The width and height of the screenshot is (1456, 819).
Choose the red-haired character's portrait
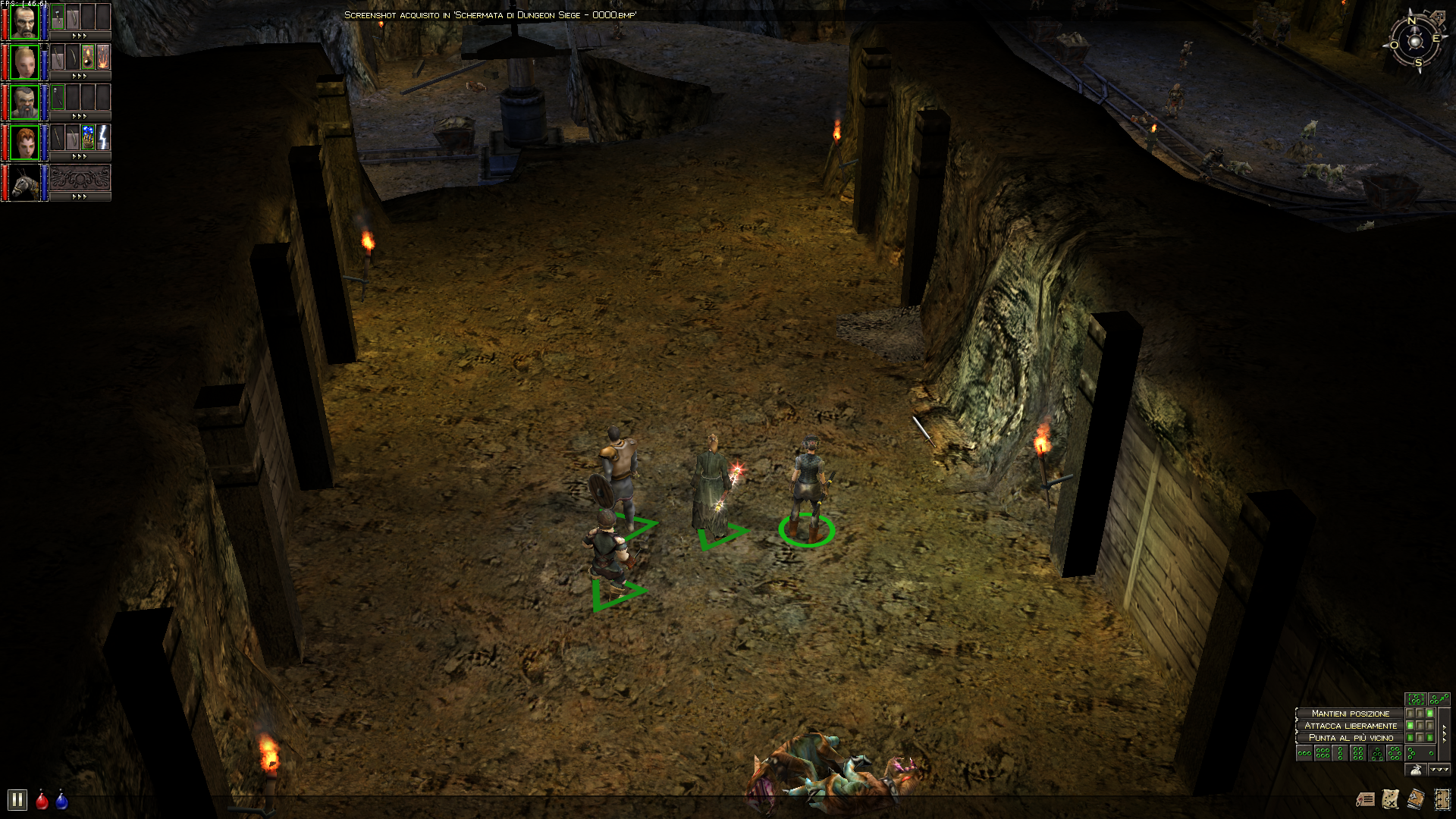[x=24, y=143]
